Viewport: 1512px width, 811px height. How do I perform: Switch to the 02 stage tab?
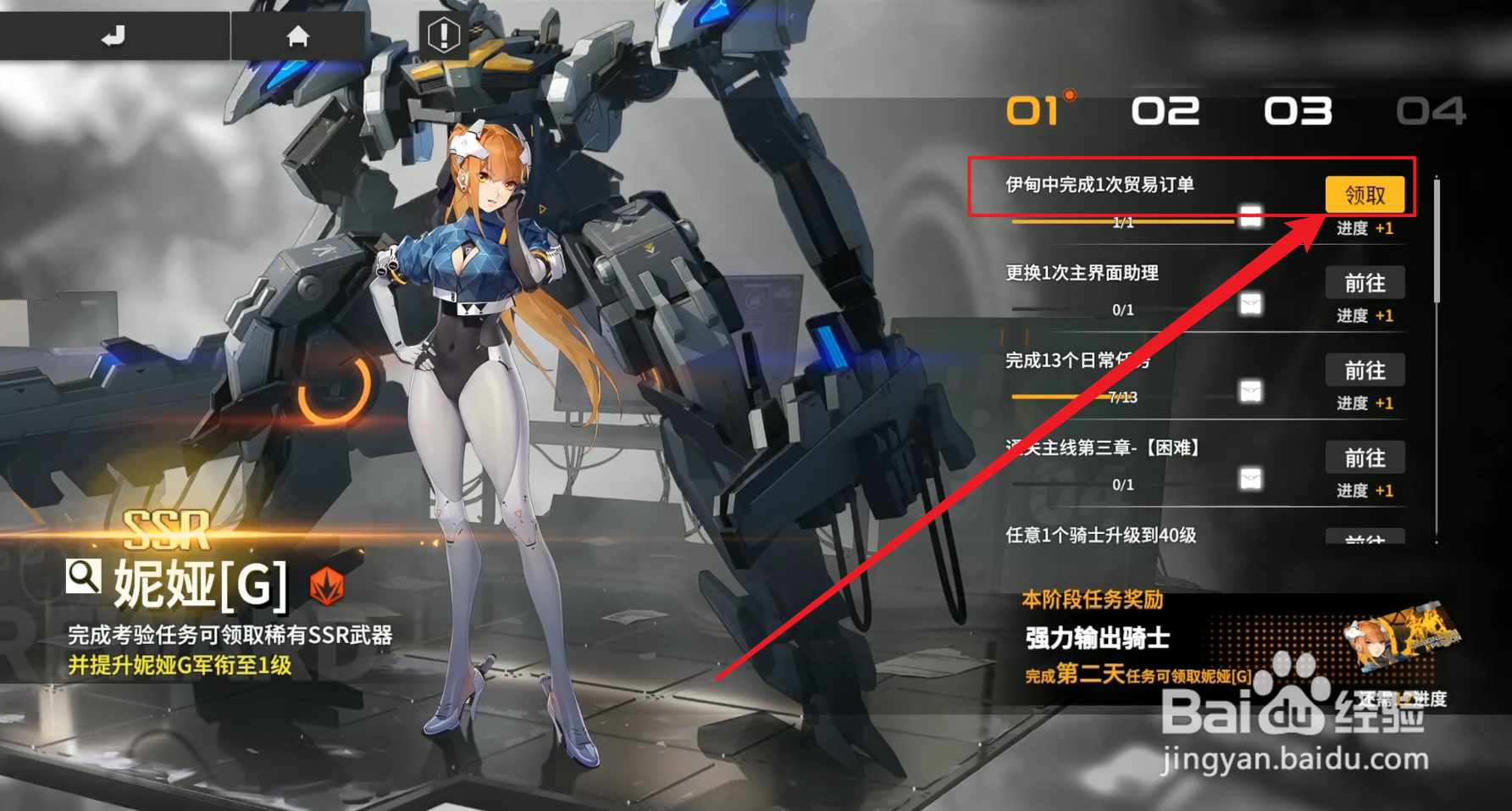click(1166, 111)
